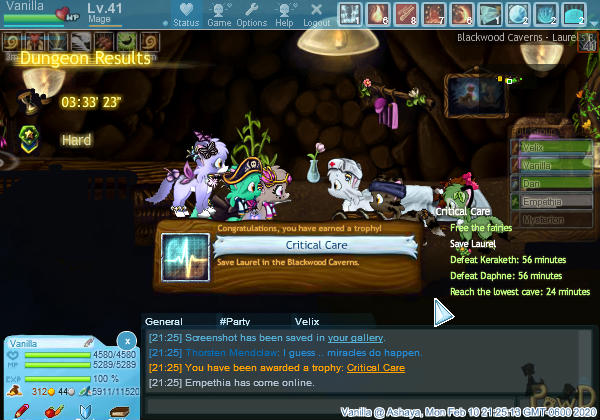This screenshot has width=600, height=420.
Task: Close the Vanilla character status panel
Action: [125, 341]
